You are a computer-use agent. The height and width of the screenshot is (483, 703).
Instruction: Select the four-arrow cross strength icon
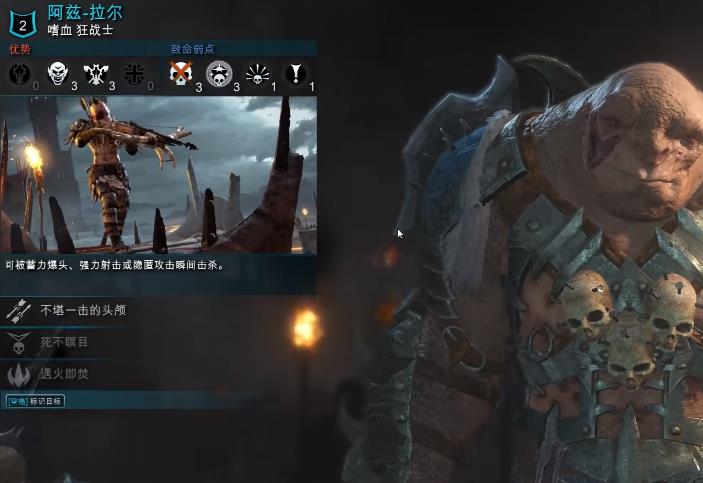tap(134, 73)
